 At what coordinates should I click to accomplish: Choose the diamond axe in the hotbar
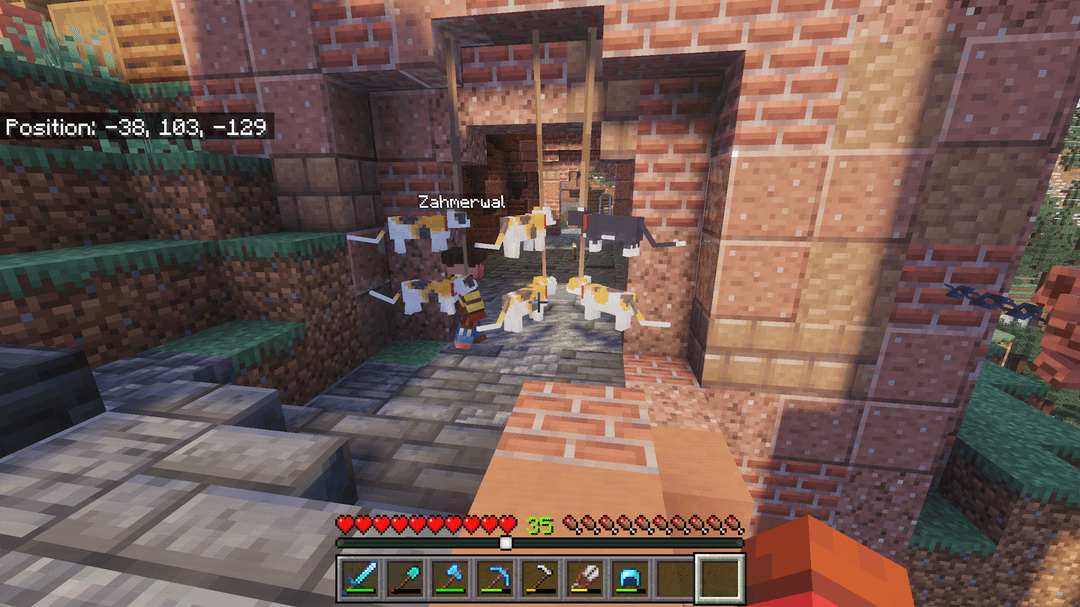[x=448, y=577]
